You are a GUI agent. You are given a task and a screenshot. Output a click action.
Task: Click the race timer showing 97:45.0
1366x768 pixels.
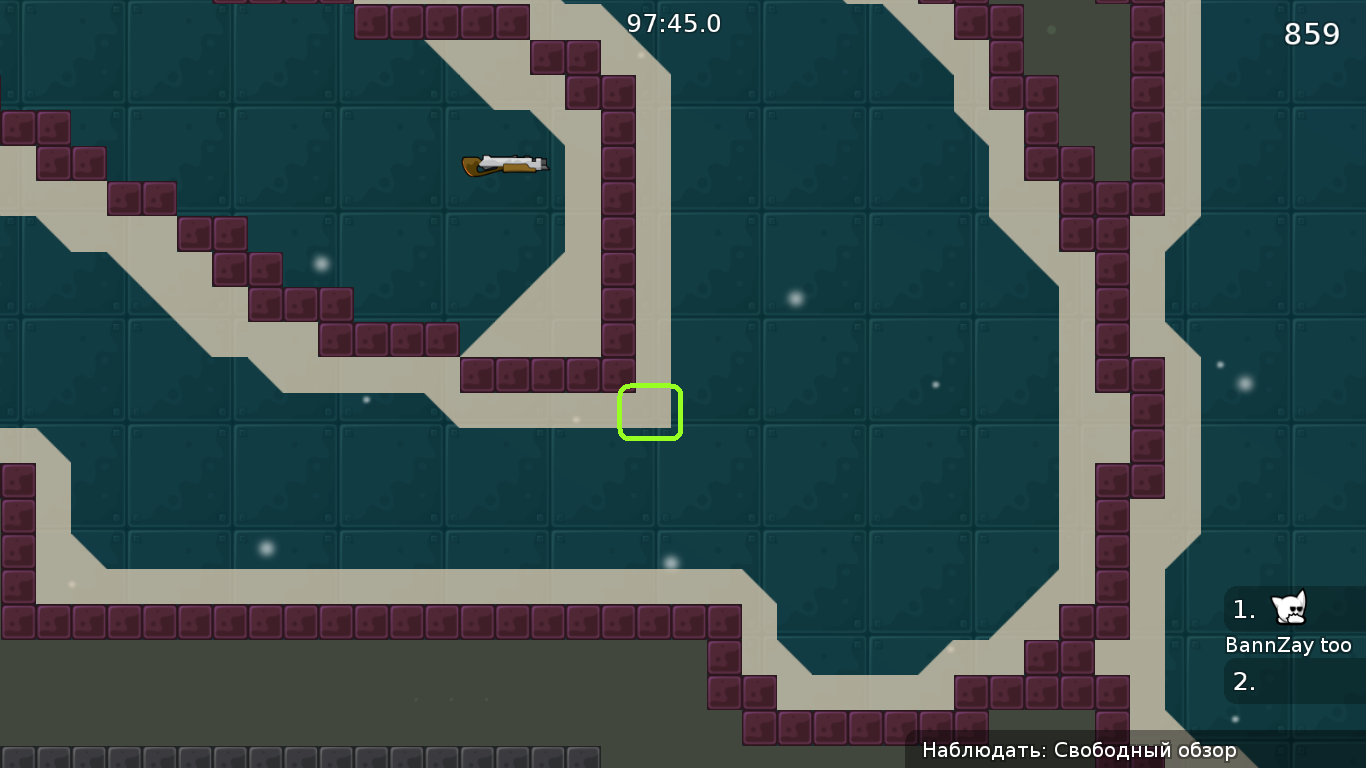point(674,24)
